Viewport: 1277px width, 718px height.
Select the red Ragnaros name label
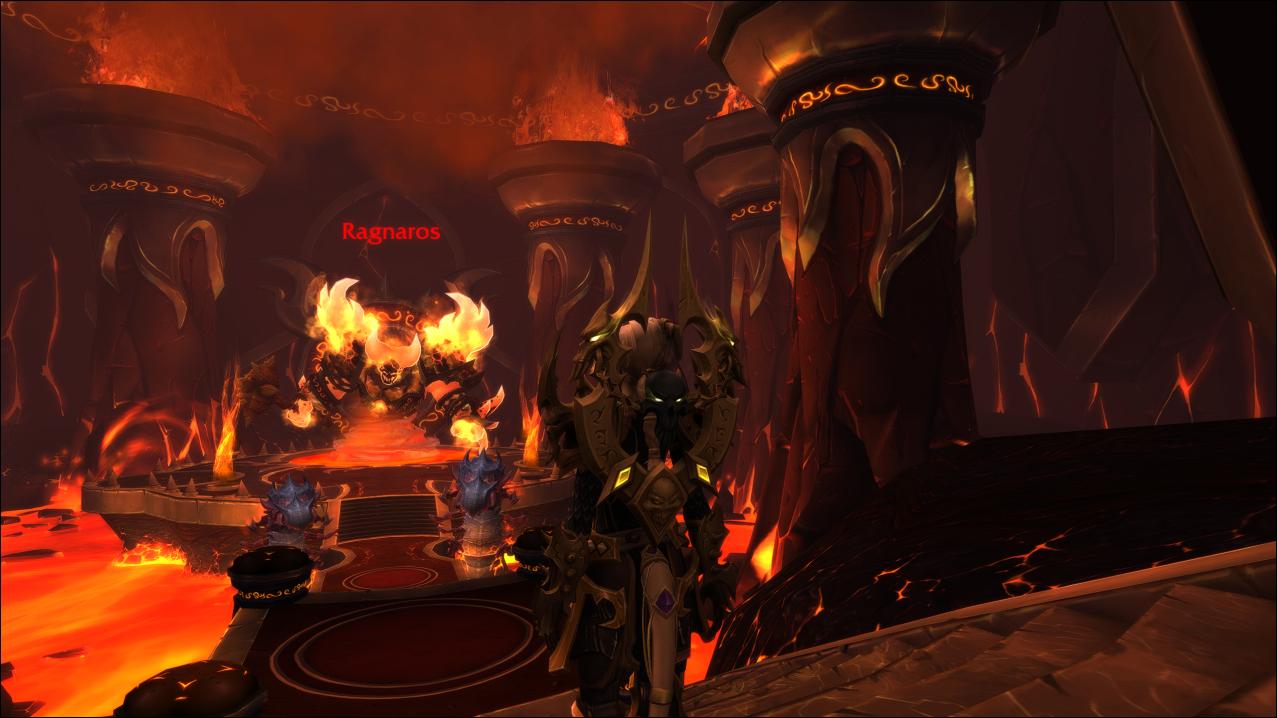pyautogui.click(x=391, y=232)
